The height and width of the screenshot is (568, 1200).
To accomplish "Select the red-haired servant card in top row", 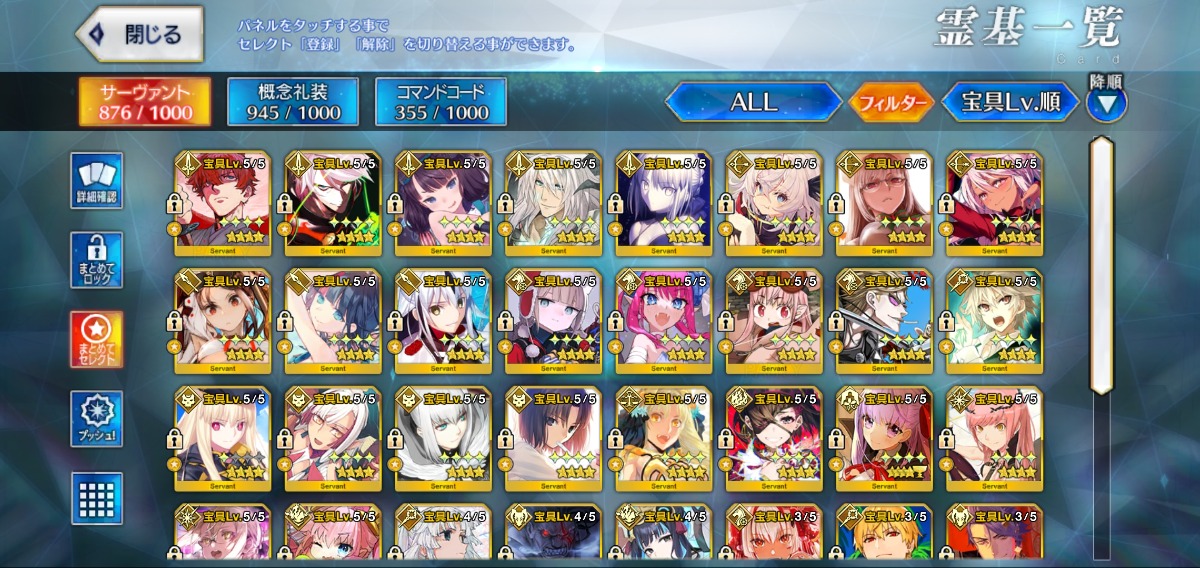I will coord(222,200).
